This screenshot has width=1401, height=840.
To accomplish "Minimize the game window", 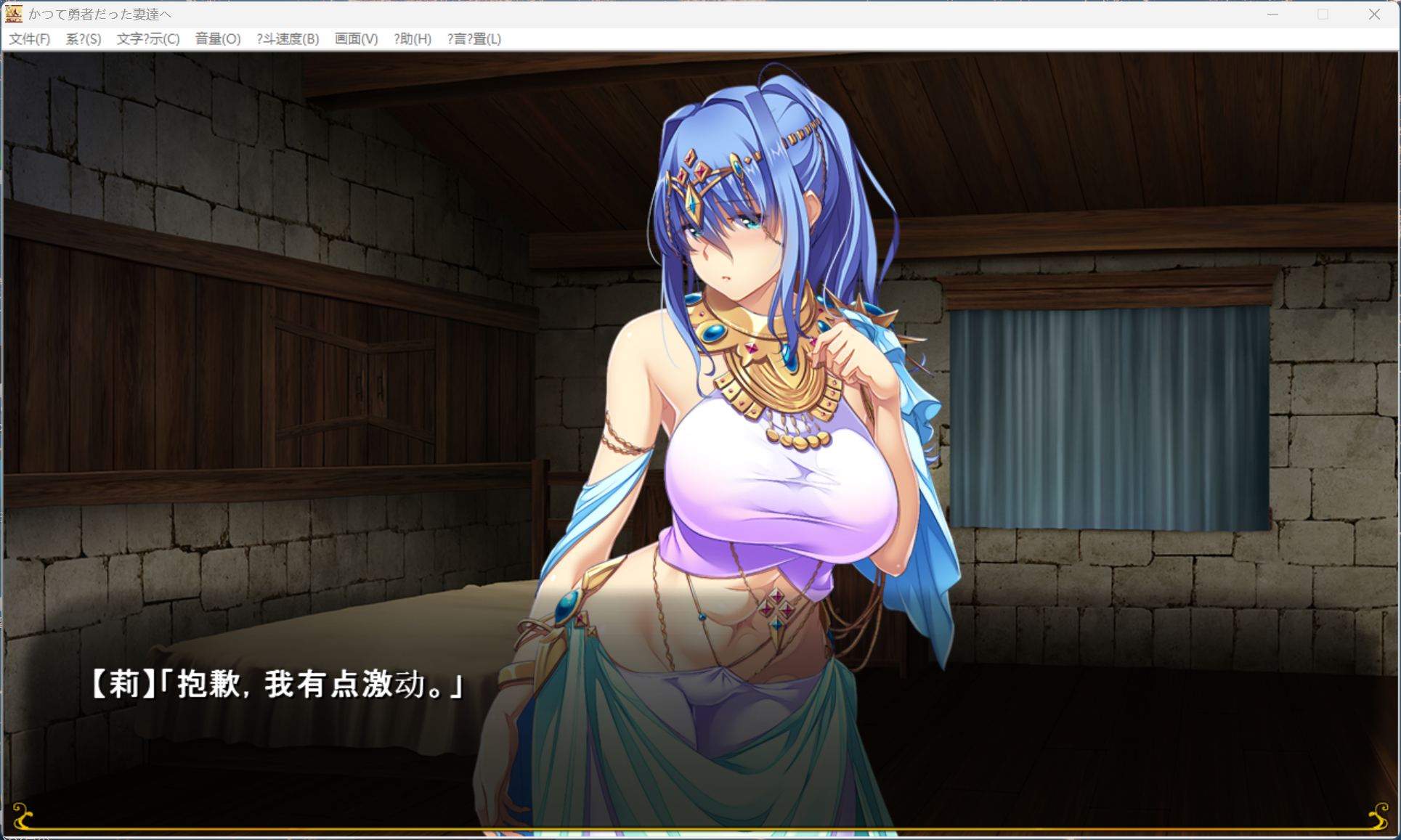I will 1271,14.
